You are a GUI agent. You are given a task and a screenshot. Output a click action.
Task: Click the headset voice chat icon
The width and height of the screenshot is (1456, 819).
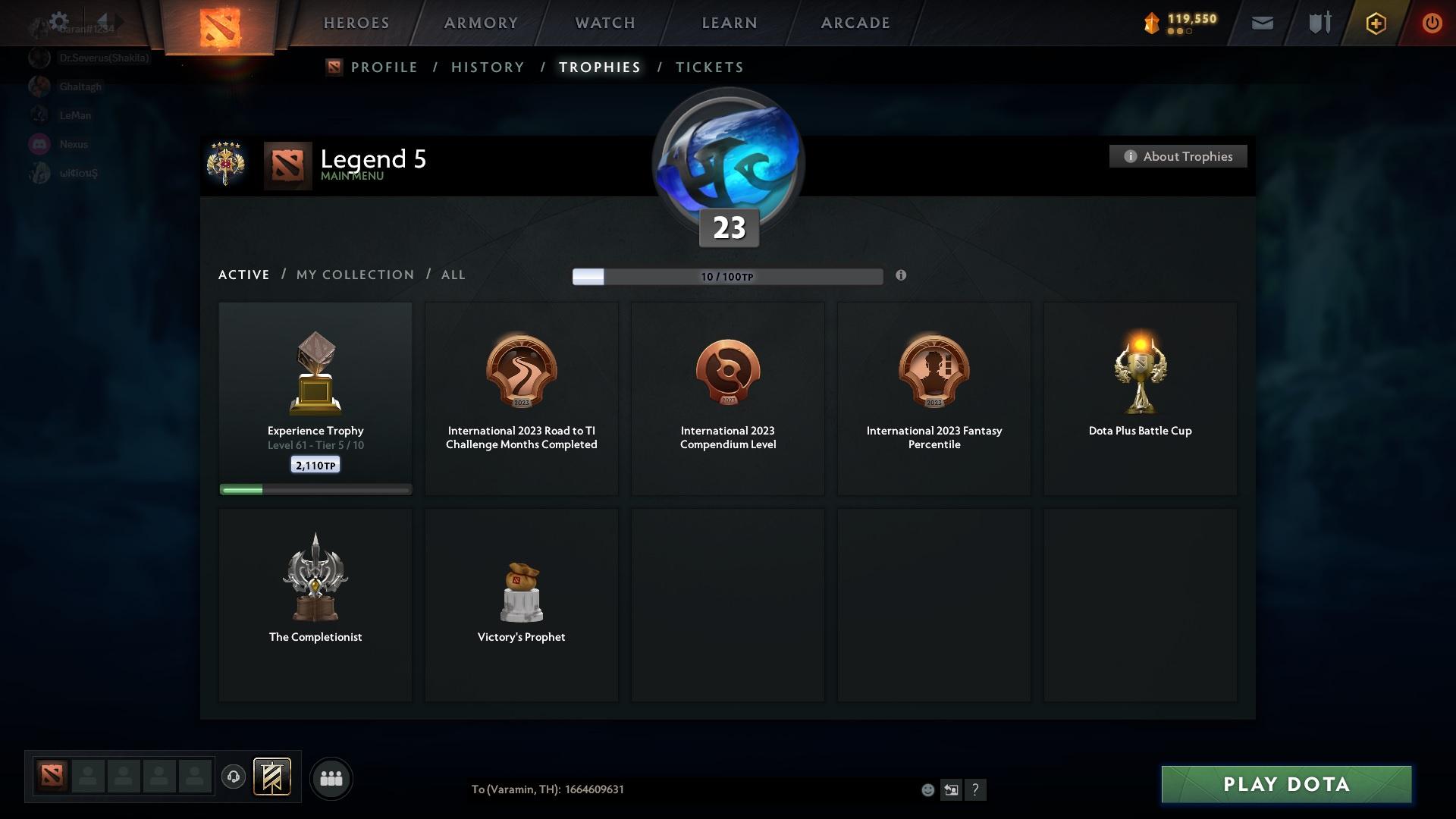[233, 777]
